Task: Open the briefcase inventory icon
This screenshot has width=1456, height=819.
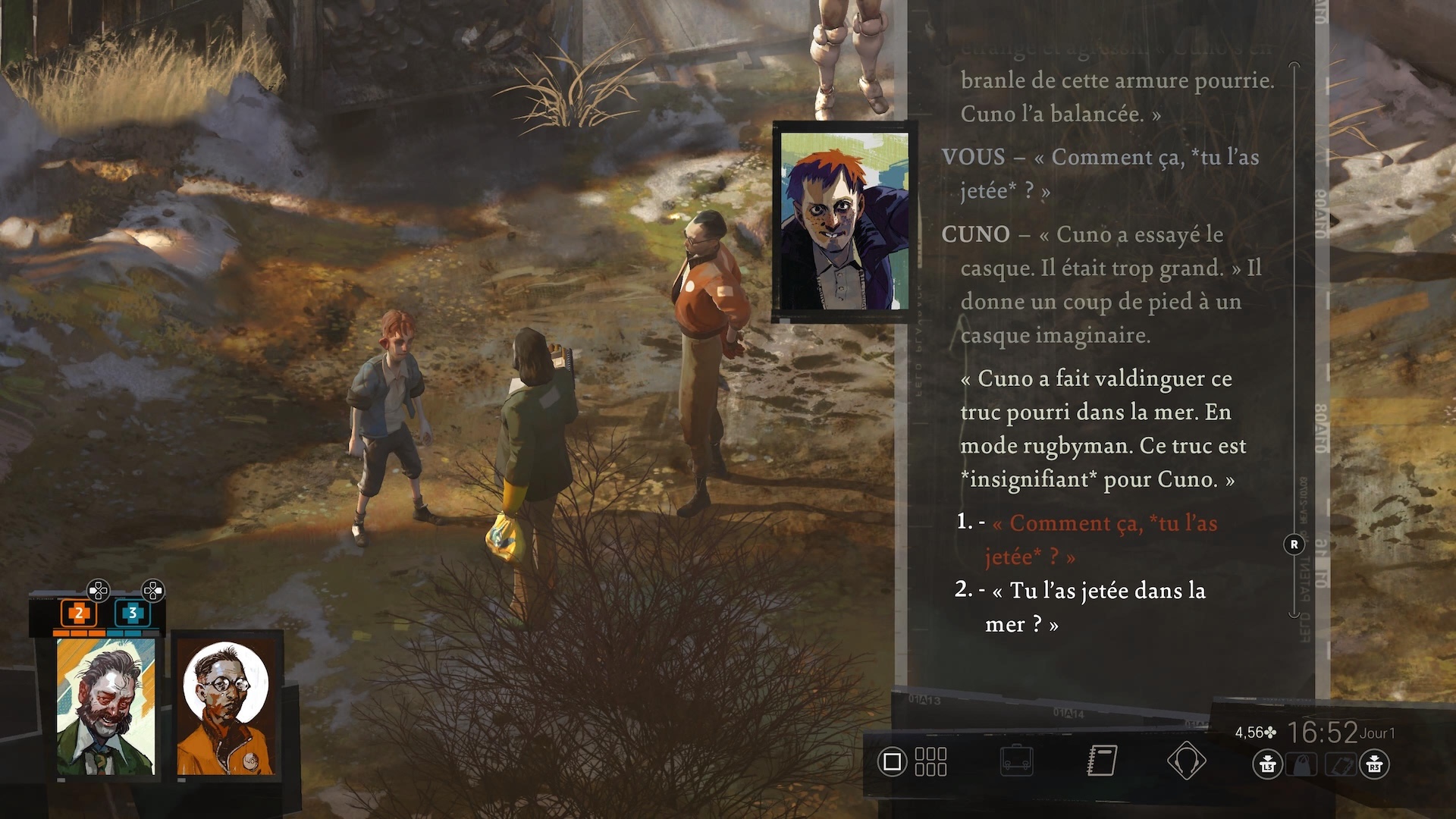Action: tap(1016, 761)
